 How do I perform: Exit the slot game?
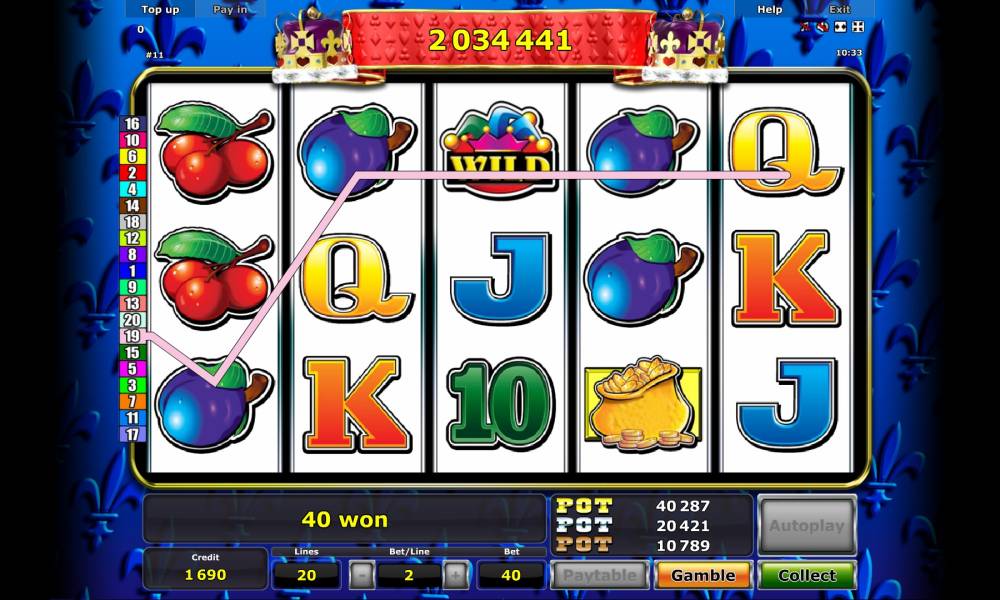pos(840,9)
